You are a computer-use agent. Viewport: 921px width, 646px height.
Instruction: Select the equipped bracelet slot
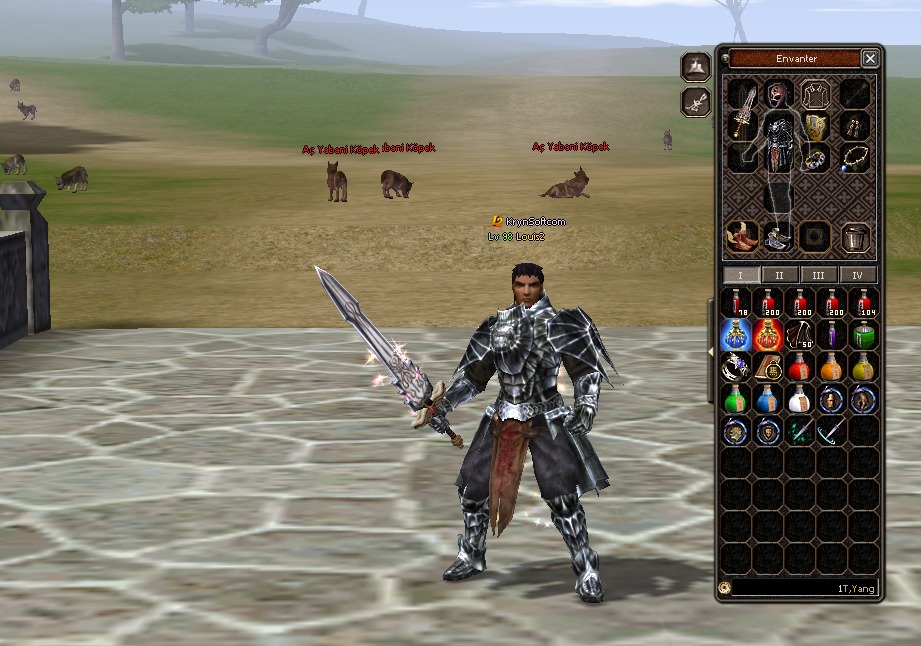point(817,158)
